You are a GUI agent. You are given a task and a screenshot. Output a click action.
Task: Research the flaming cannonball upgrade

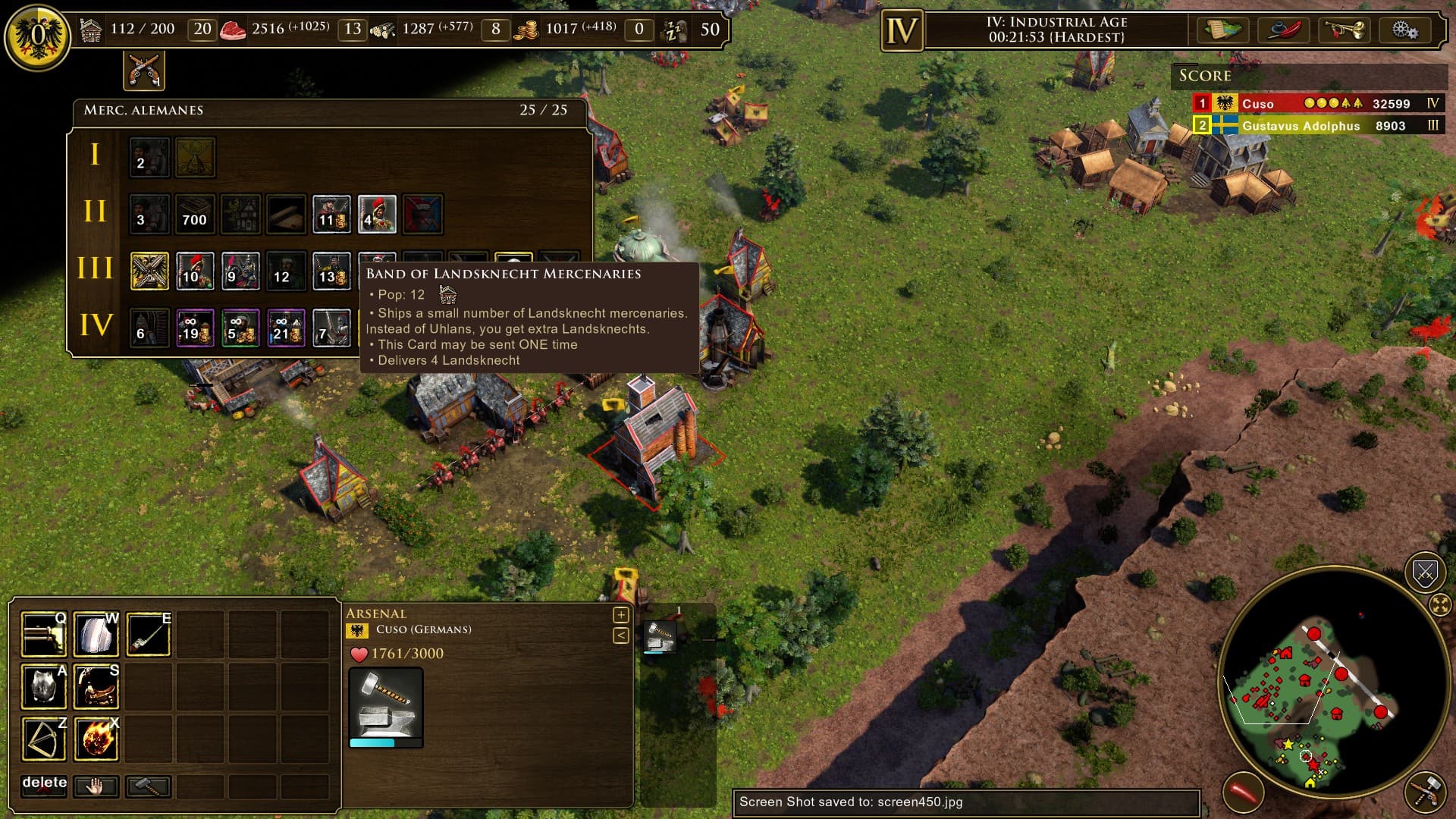click(x=96, y=739)
